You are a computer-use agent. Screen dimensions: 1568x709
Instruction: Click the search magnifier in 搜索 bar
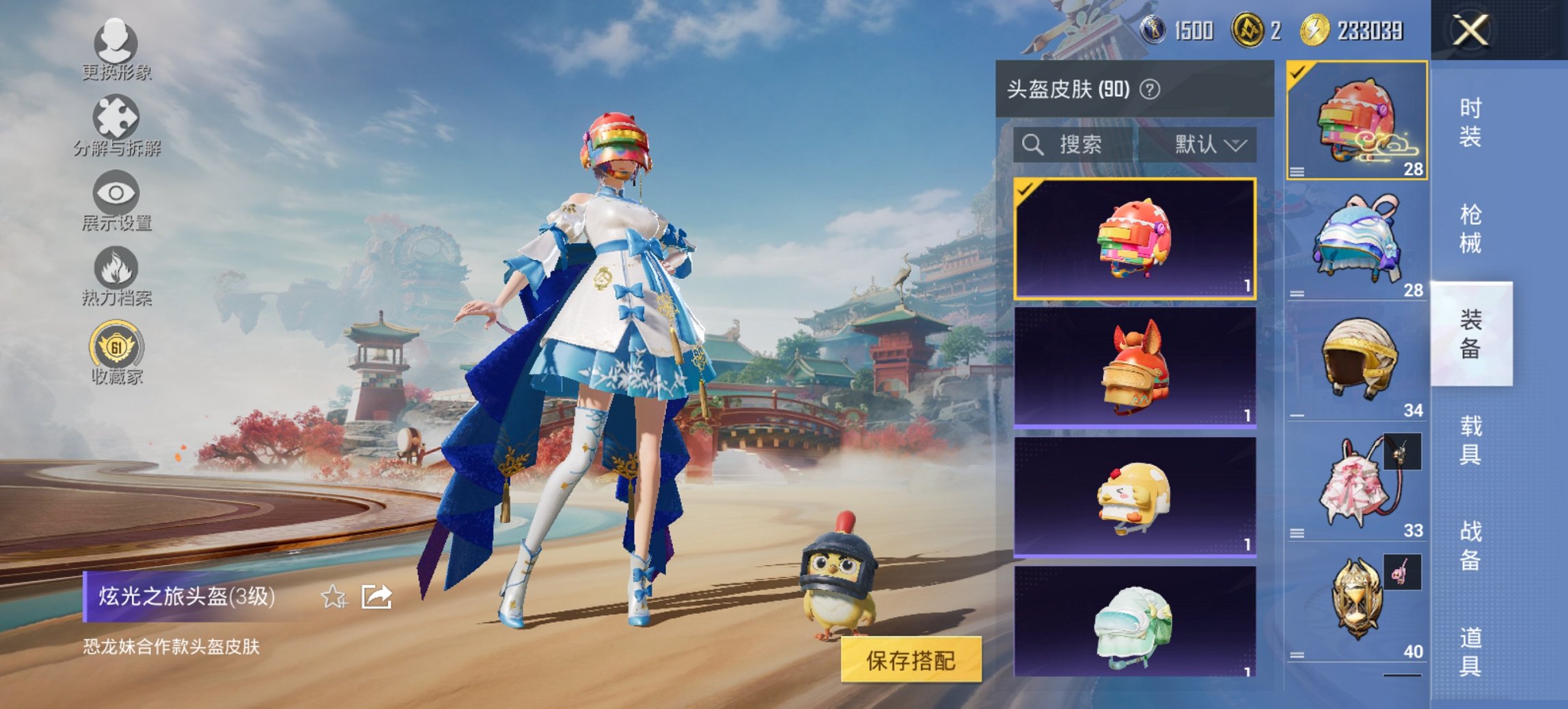(x=1032, y=145)
